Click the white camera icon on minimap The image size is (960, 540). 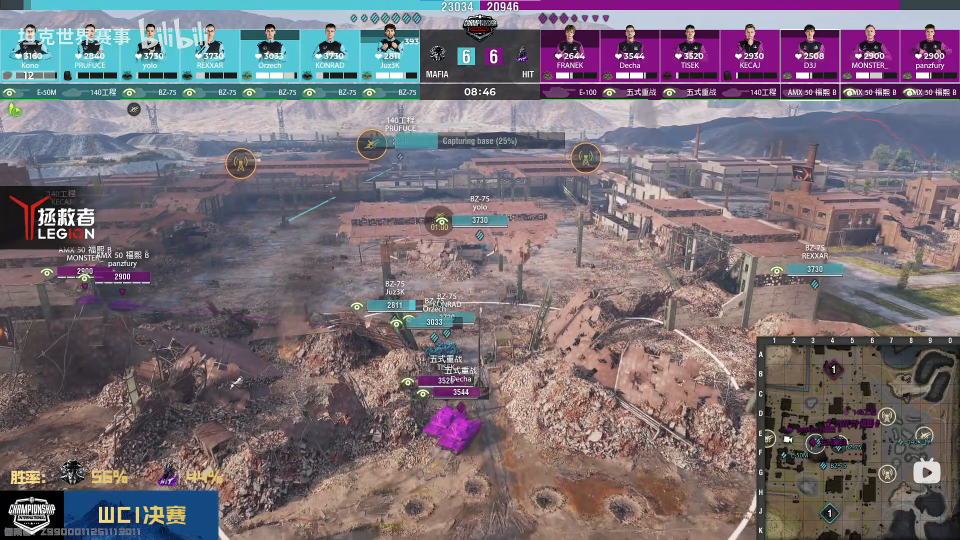[787, 438]
